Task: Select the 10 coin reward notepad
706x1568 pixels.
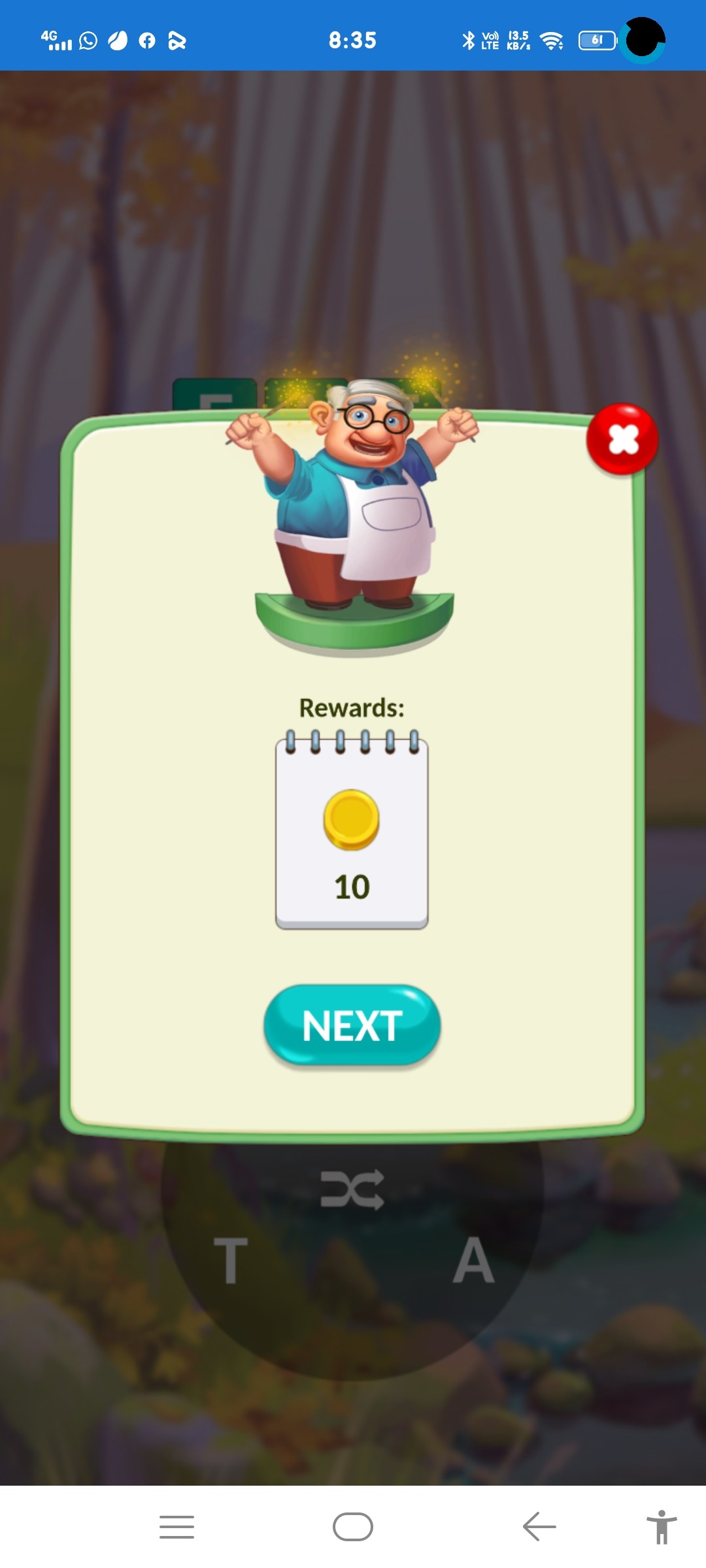Action: pos(352,833)
